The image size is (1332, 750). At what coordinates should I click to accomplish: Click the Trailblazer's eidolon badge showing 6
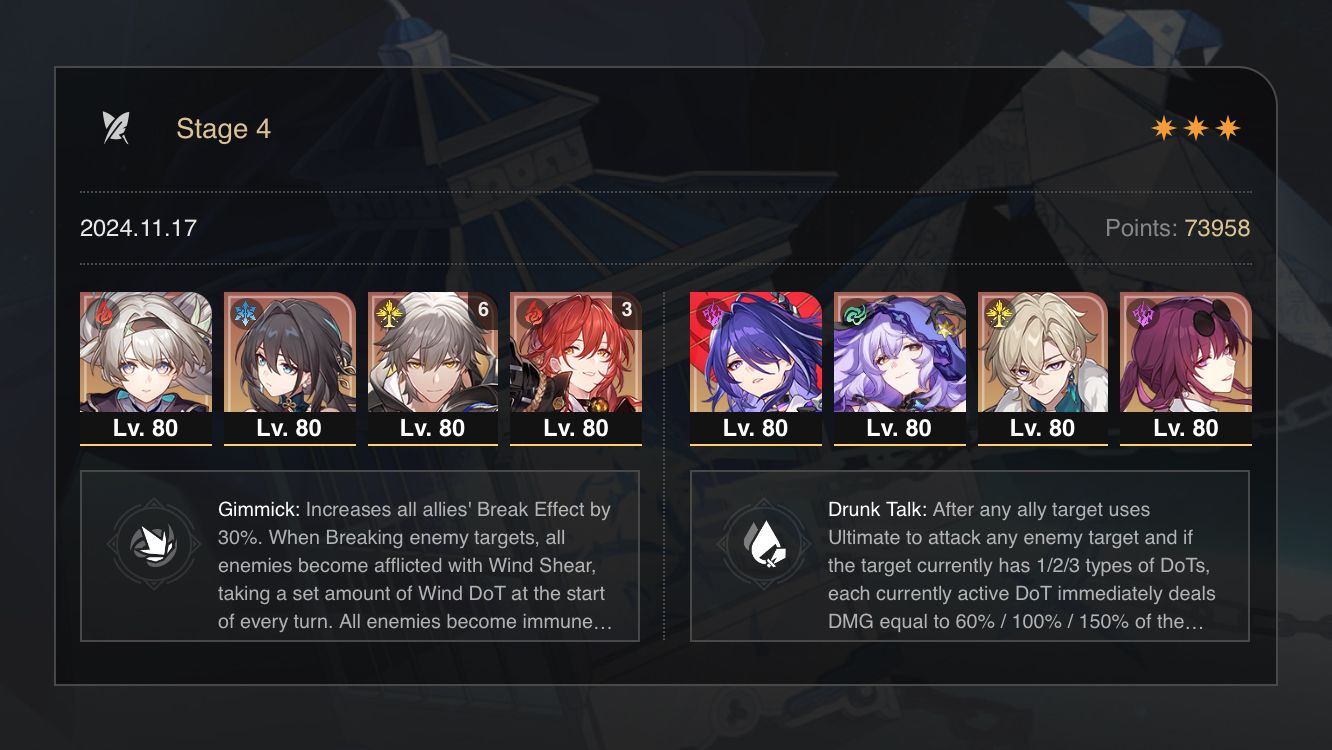(x=483, y=310)
